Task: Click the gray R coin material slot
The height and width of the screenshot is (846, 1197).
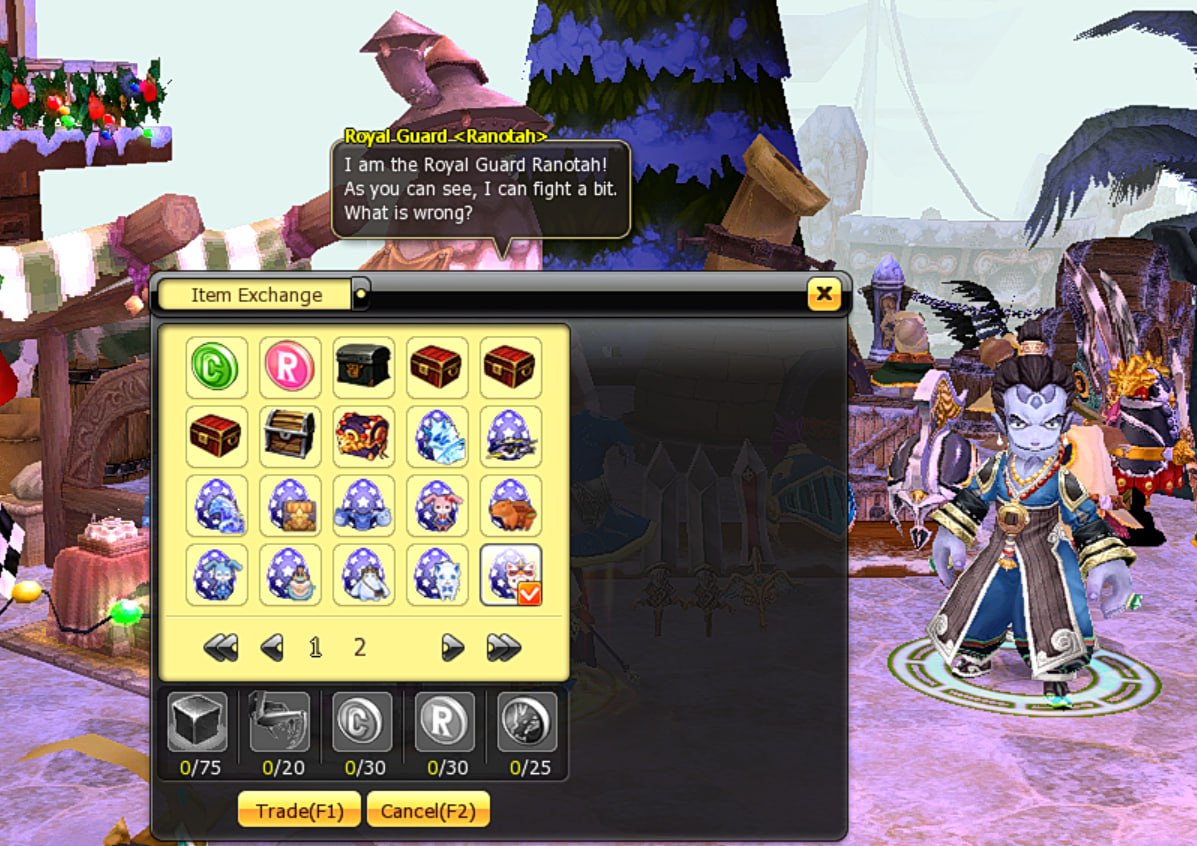Action: click(445, 722)
